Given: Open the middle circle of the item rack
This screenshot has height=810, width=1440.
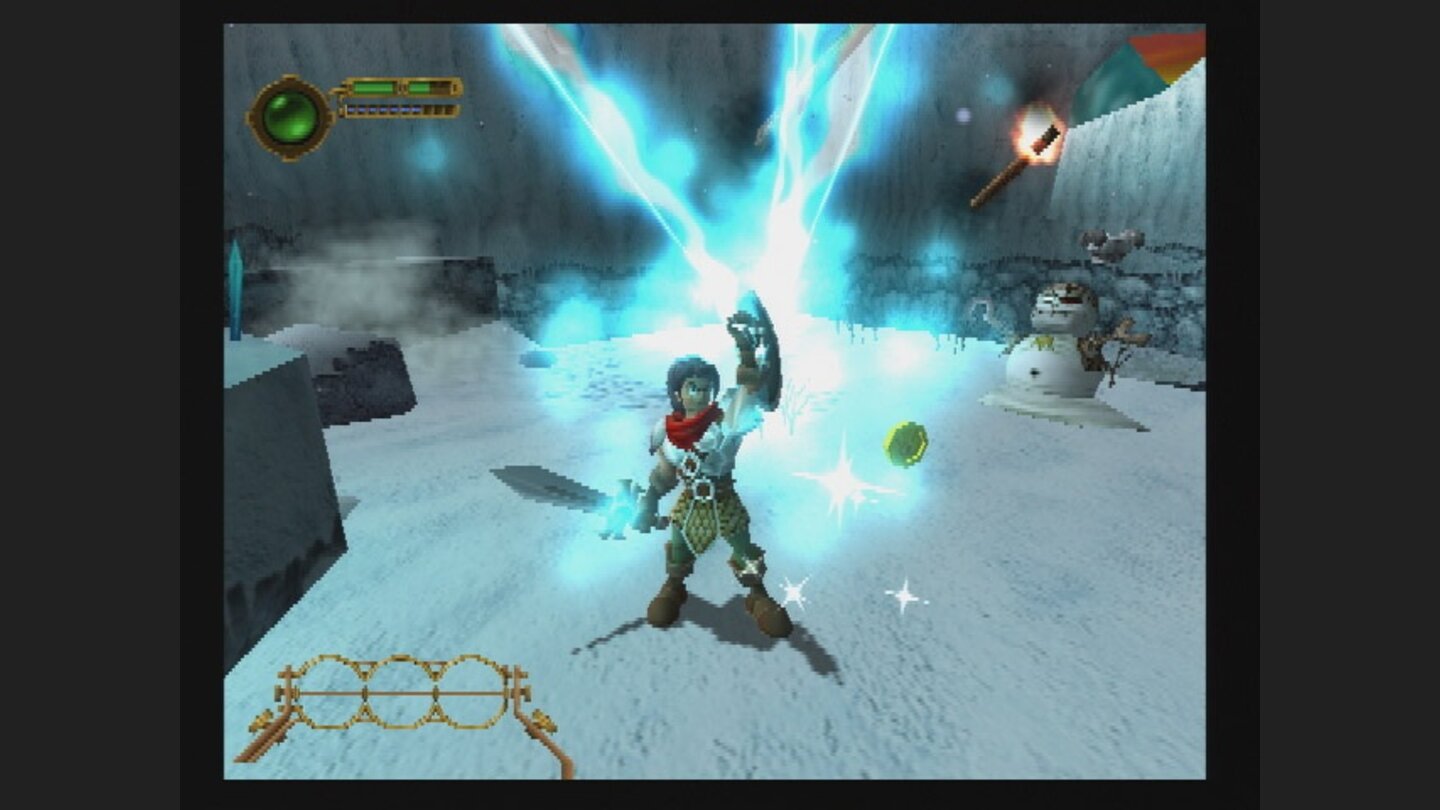Looking at the screenshot, I should coord(400,691).
